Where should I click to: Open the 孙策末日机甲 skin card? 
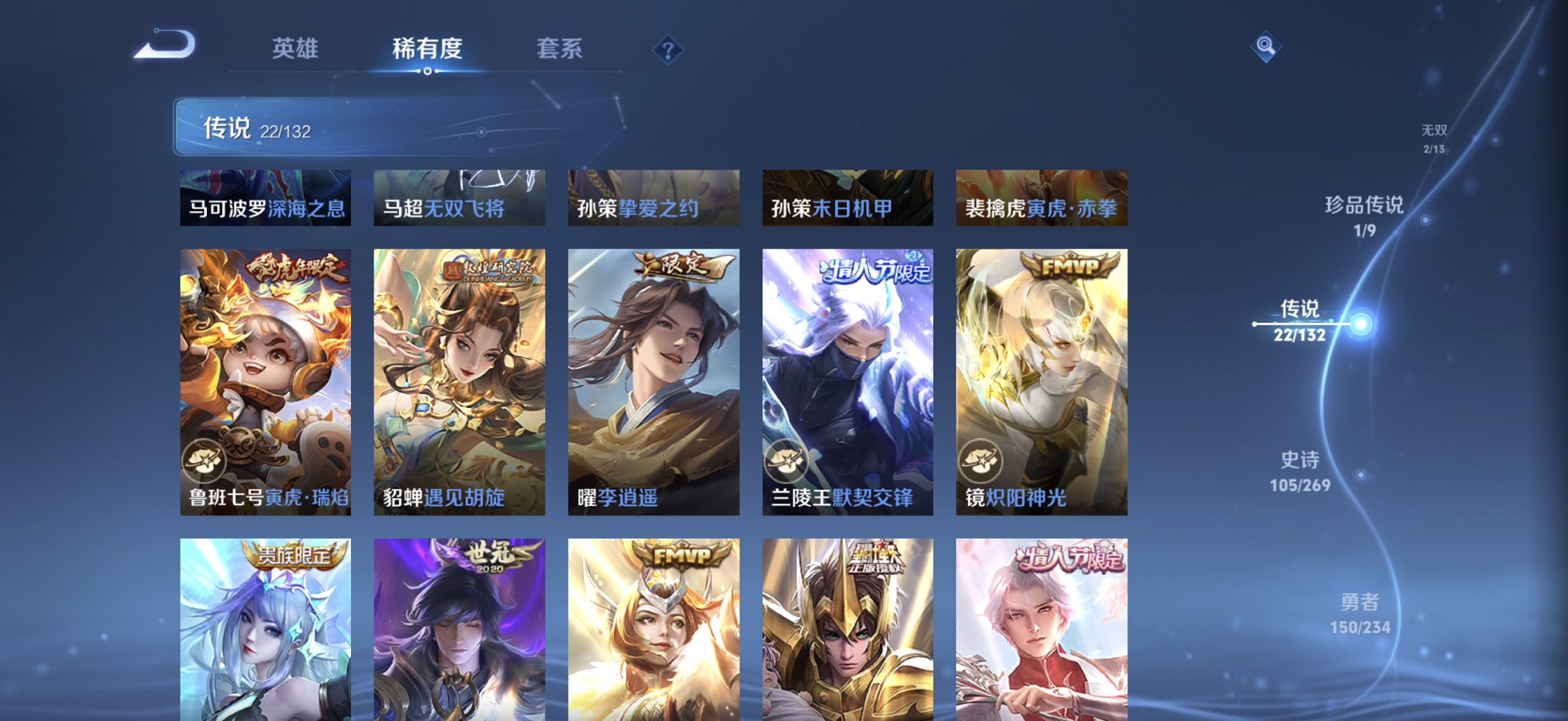coord(848,198)
